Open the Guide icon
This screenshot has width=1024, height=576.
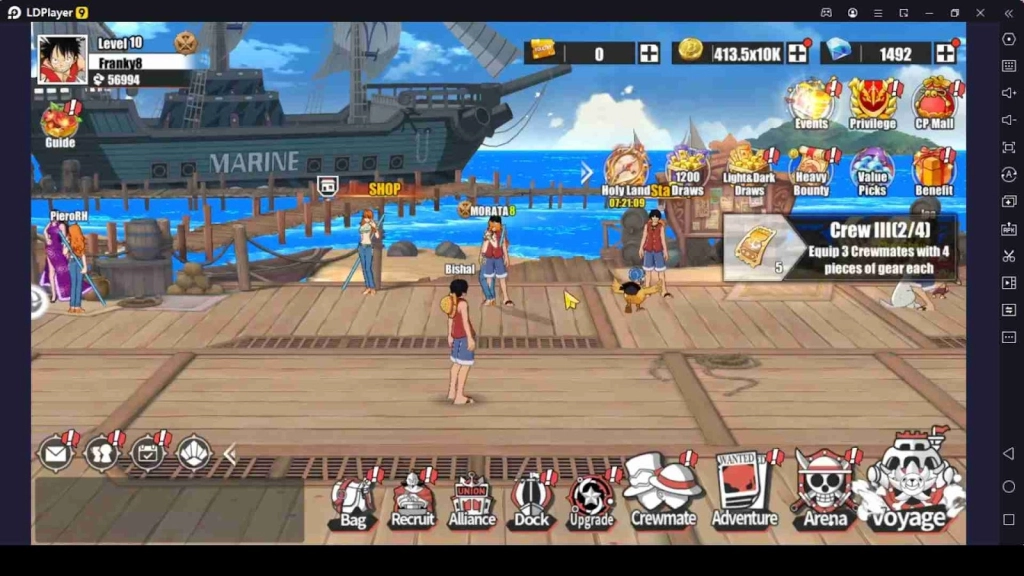click(60, 125)
